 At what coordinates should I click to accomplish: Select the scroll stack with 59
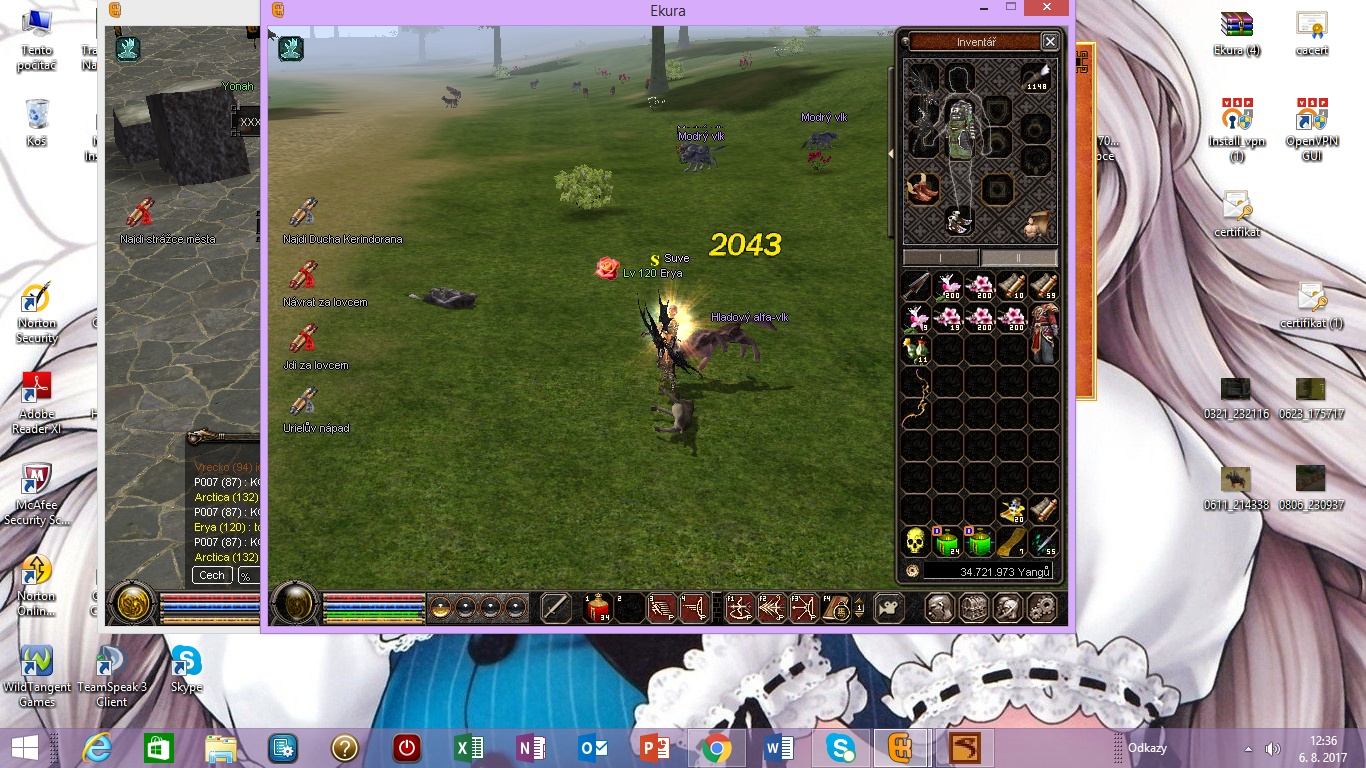click(1043, 287)
